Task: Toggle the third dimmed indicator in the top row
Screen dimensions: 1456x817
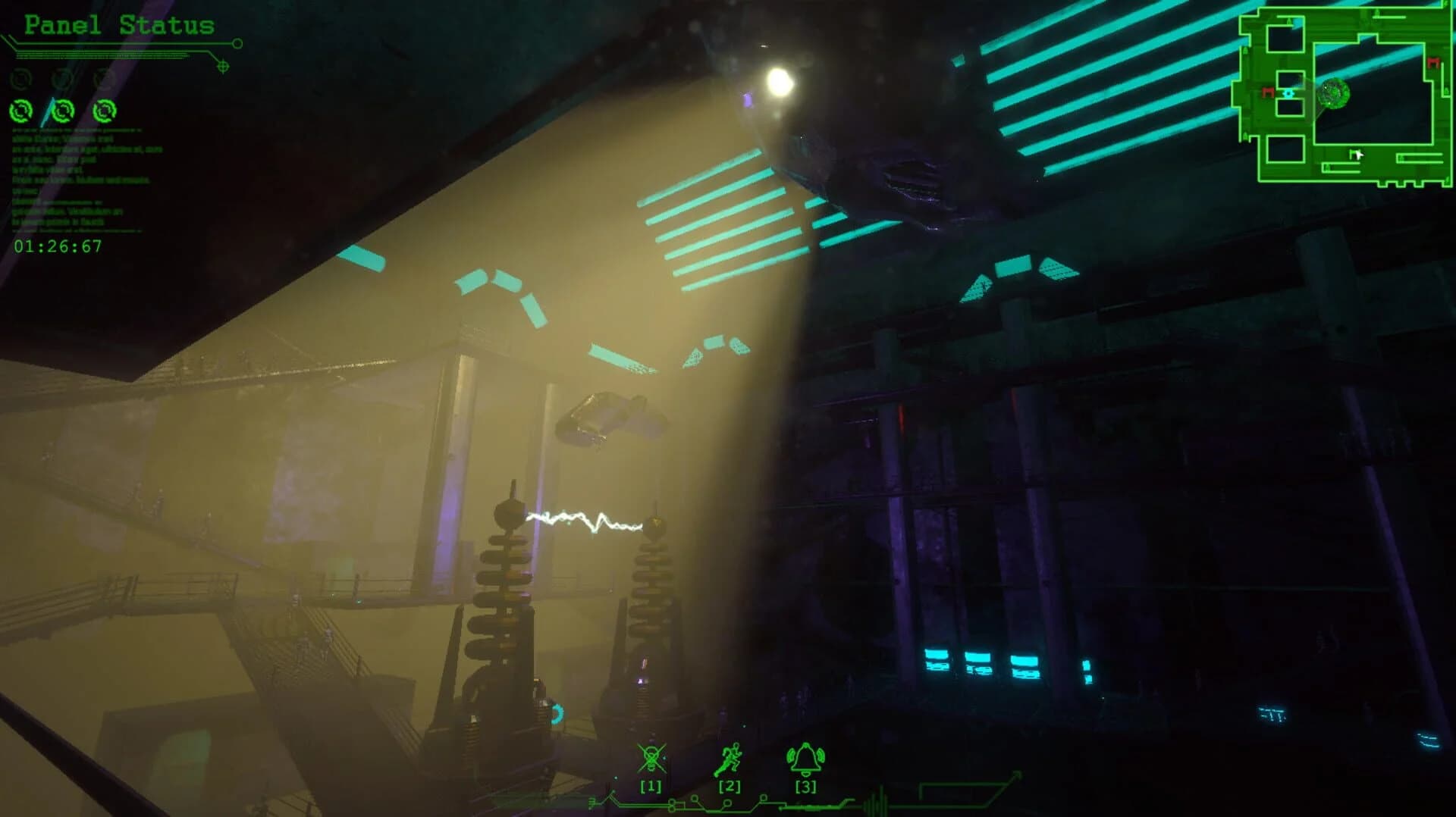Action: pos(103,79)
